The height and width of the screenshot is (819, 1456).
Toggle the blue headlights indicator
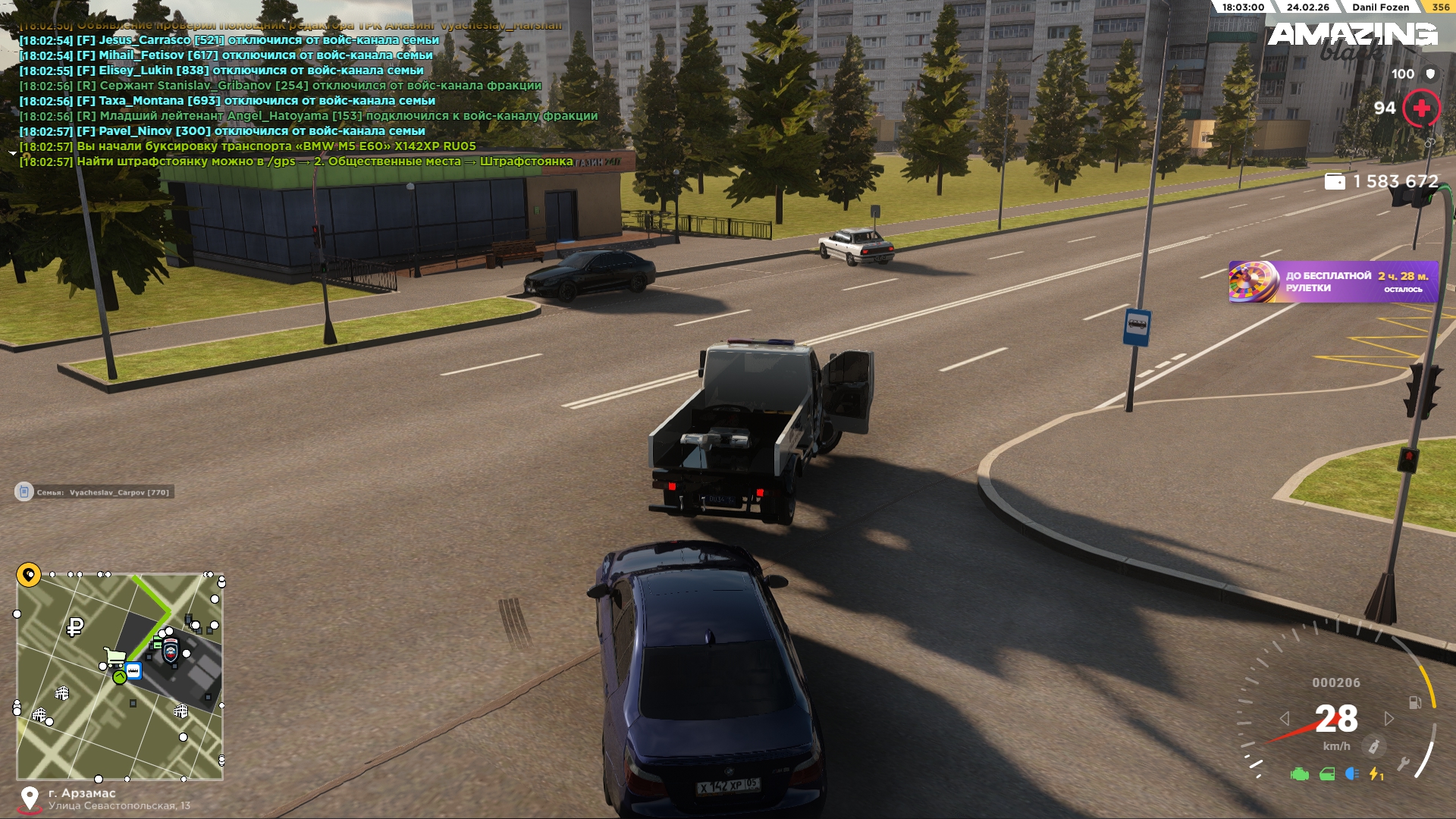(1352, 773)
